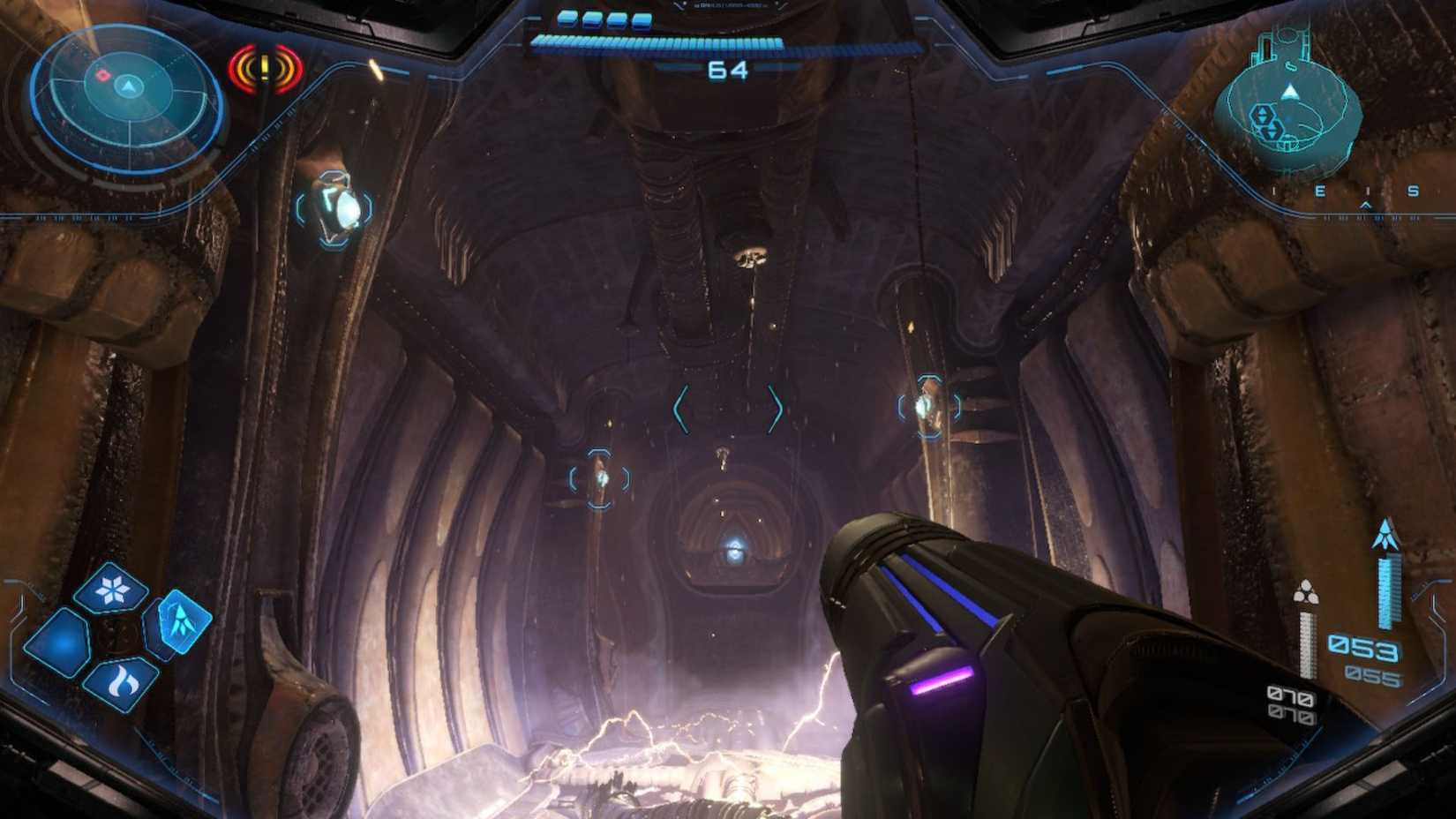
Task: Select the E tab in the top-right letter strip
Action: tap(1320, 192)
